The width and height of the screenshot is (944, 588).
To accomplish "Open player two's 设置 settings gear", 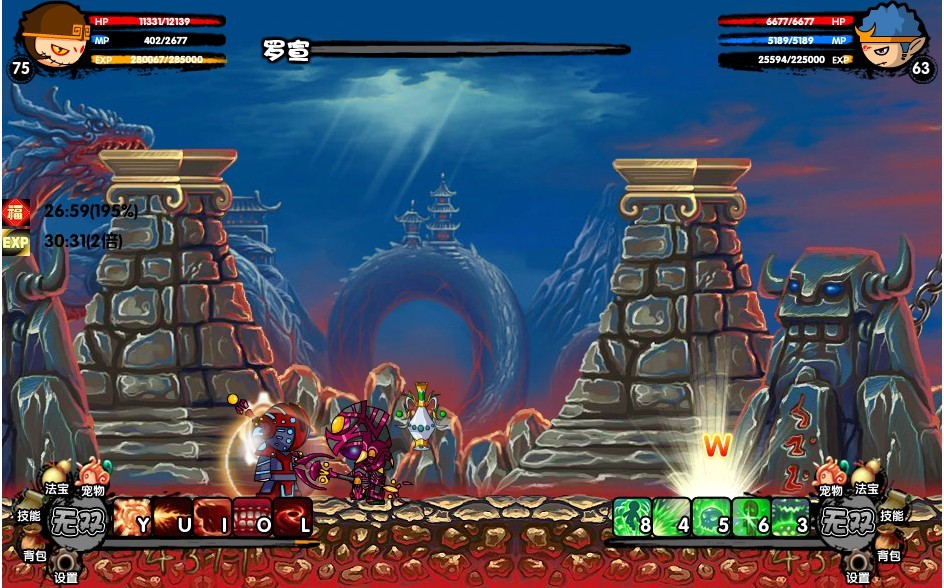I will [859, 564].
